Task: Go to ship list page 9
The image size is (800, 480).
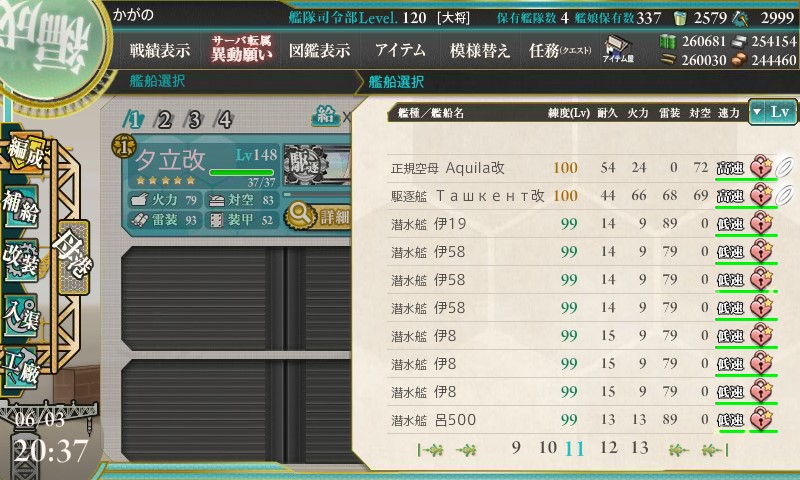Action: click(x=516, y=447)
